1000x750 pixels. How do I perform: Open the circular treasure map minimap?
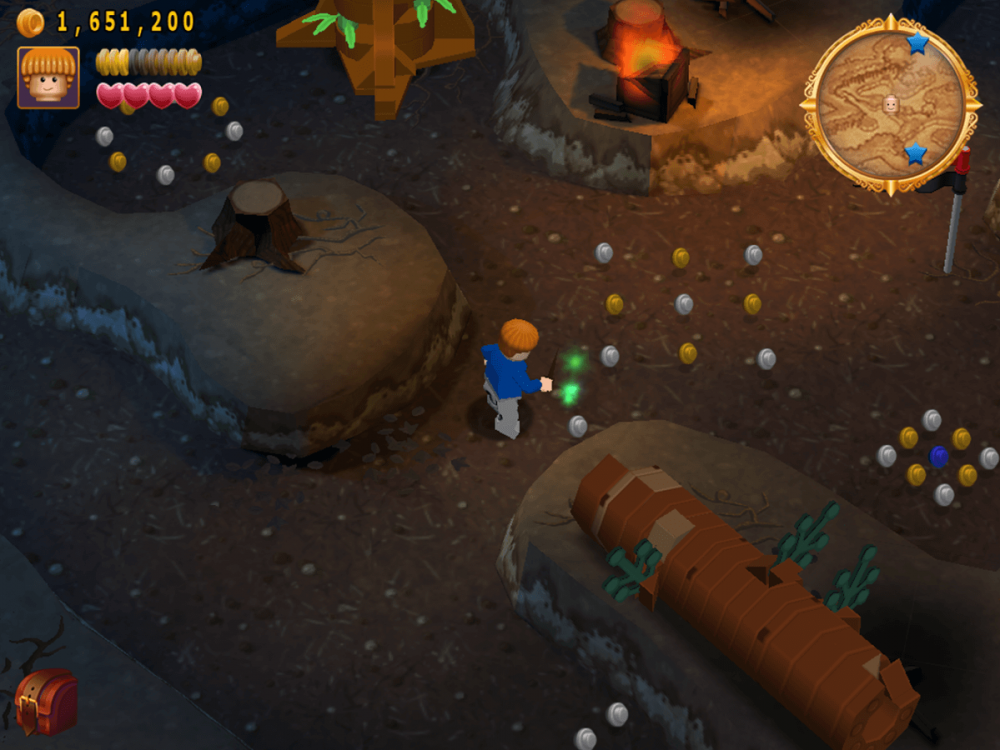click(890, 102)
